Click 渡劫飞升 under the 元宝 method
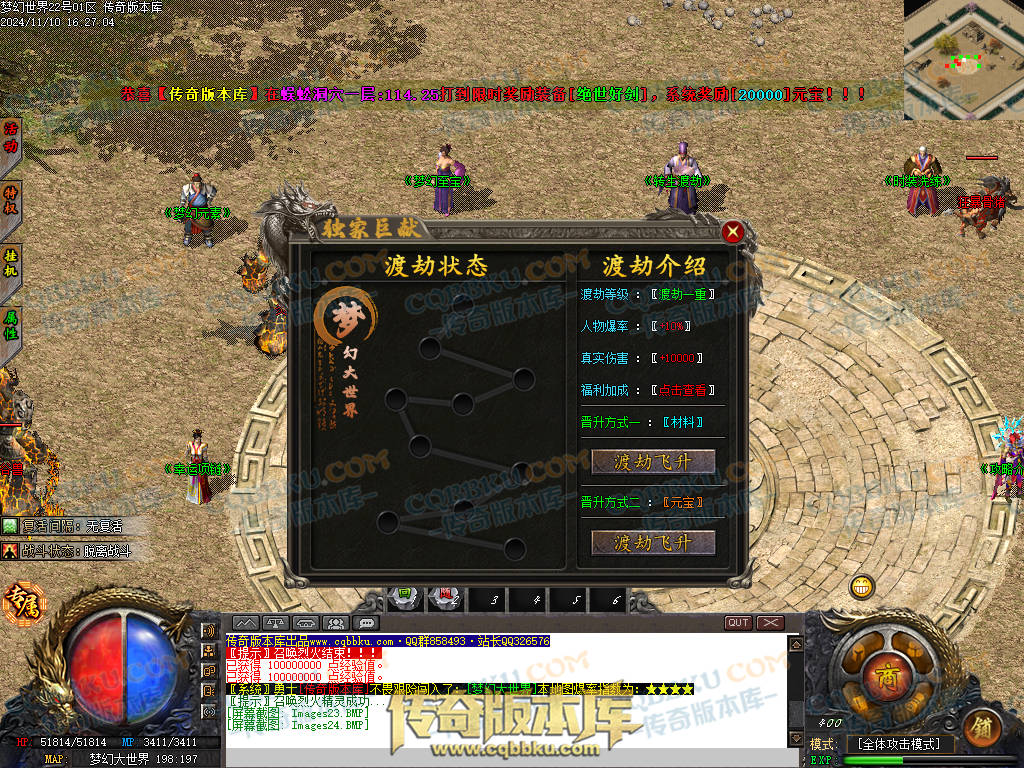 (x=654, y=542)
